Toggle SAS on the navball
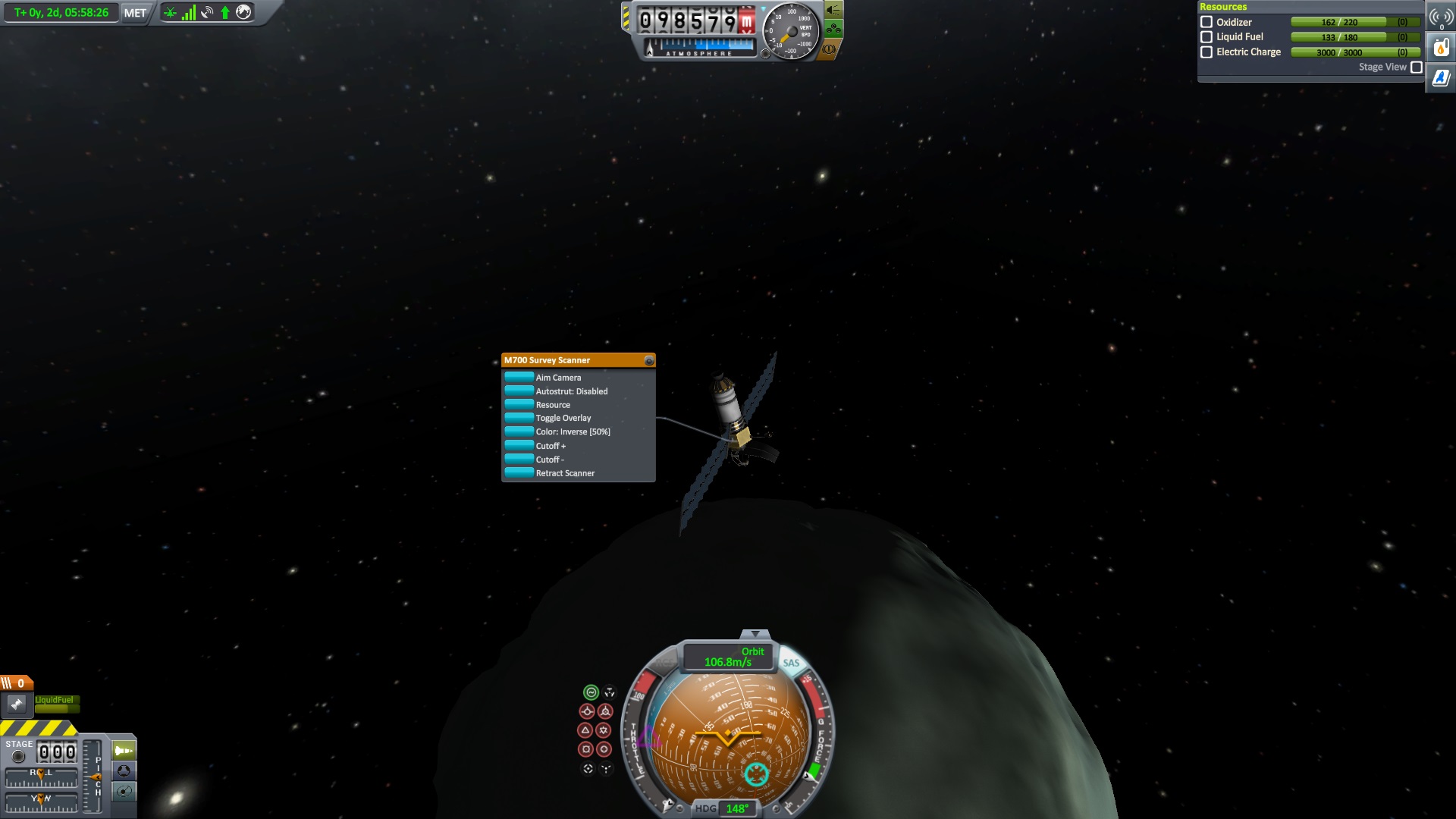 pos(791,663)
